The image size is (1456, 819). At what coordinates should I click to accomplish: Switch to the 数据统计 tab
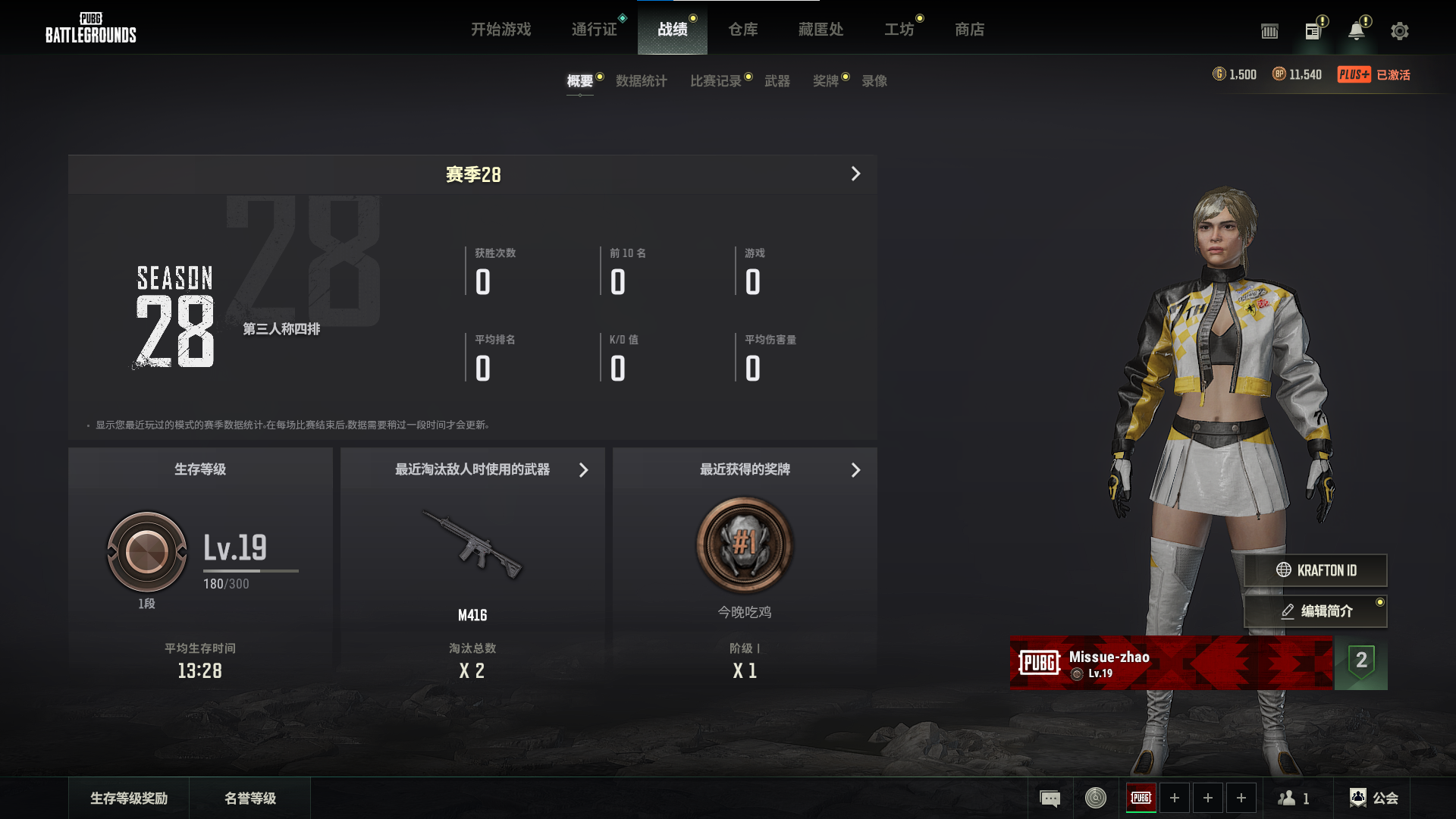[641, 81]
